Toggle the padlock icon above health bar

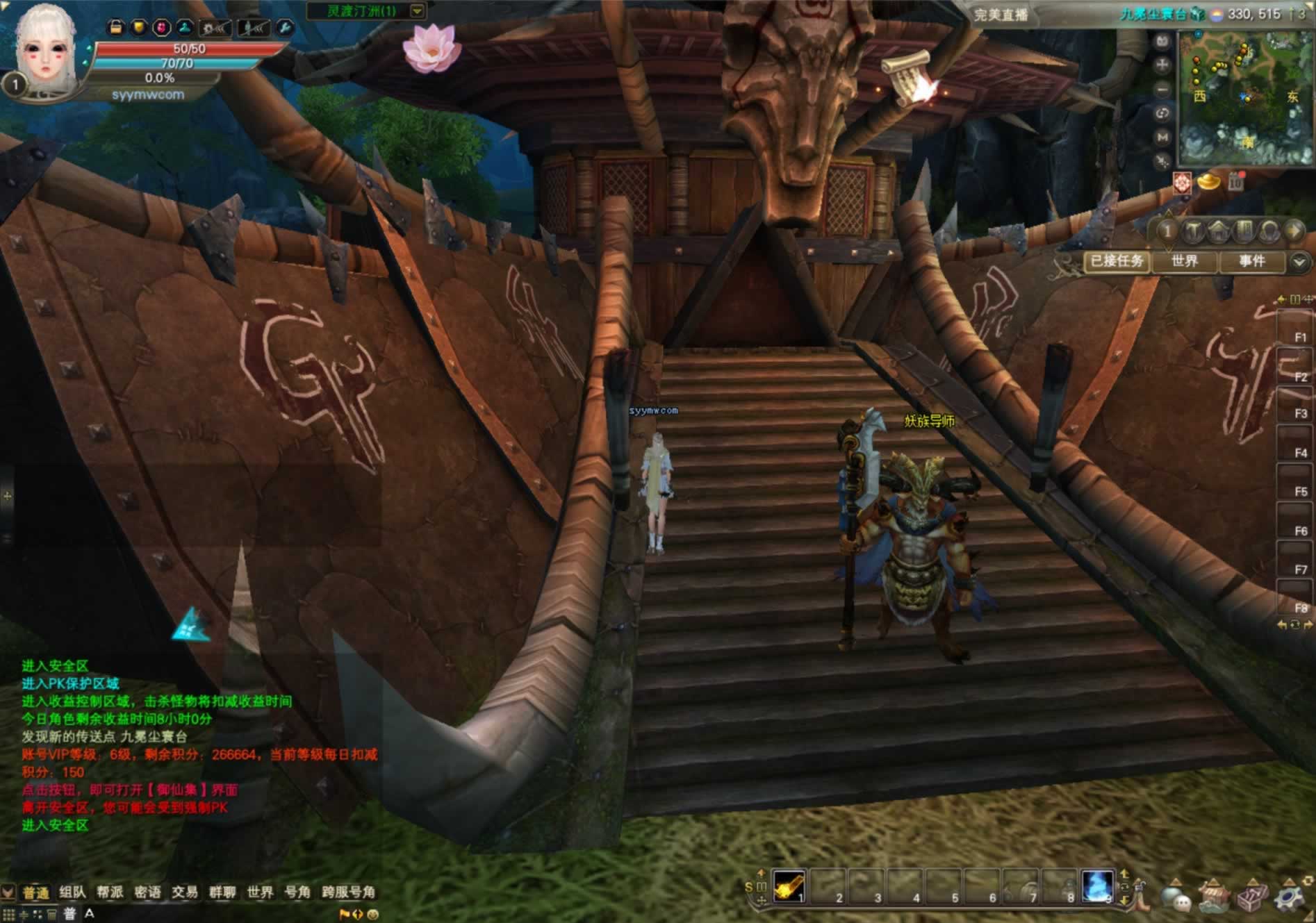pyautogui.click(x=115, y=27)
